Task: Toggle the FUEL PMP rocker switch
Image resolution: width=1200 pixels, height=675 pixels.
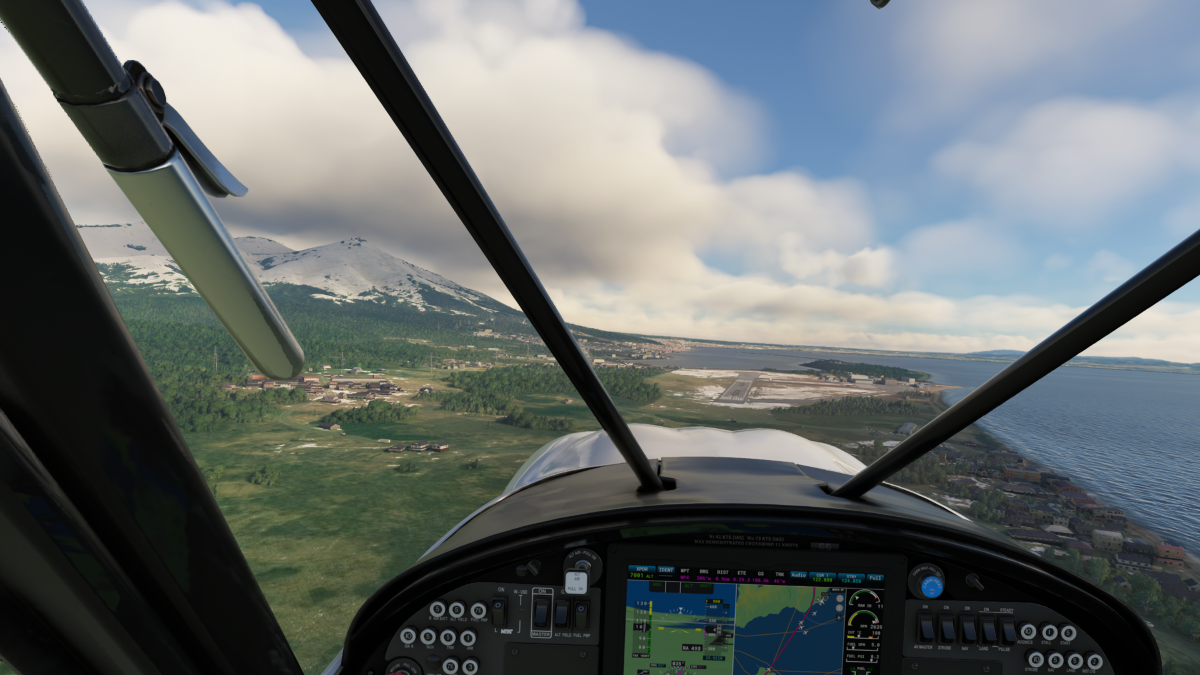Action: coord(581,612)
